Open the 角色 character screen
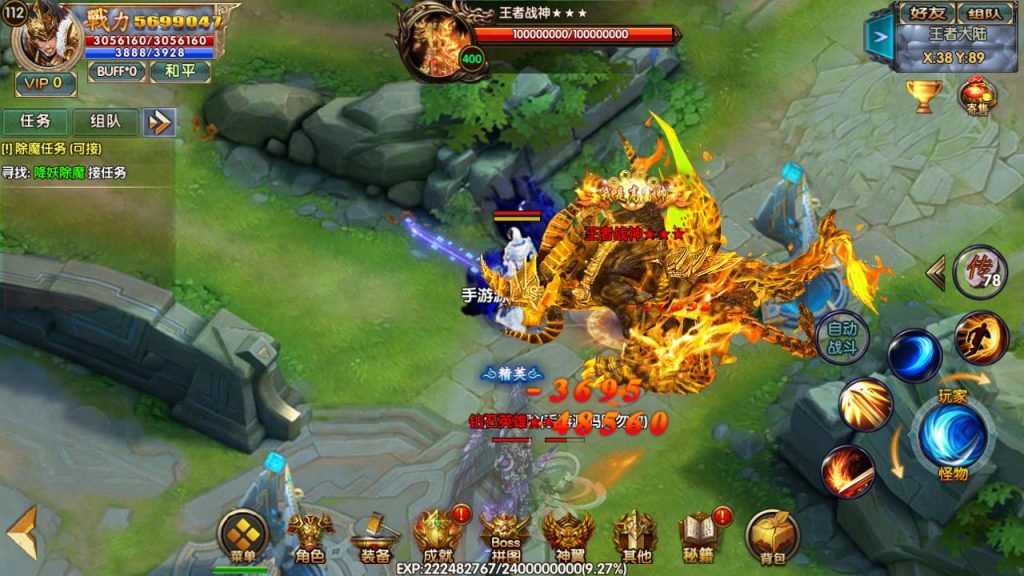This screenshot has width=1024, height=576. pyautogui.click(x=309, y=537)
